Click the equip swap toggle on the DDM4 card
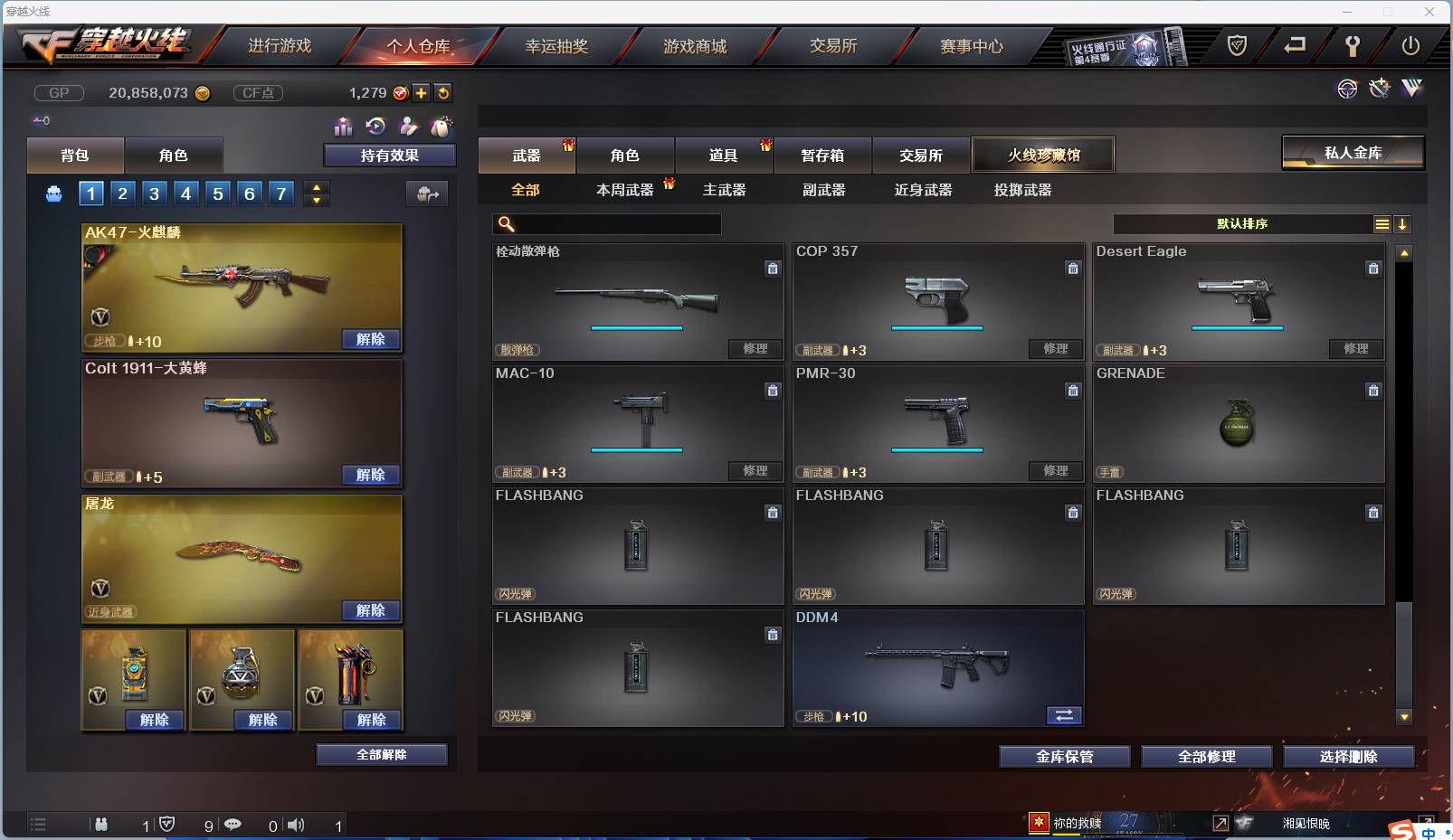1453x840 pixels. click(x=1065, y=715)
